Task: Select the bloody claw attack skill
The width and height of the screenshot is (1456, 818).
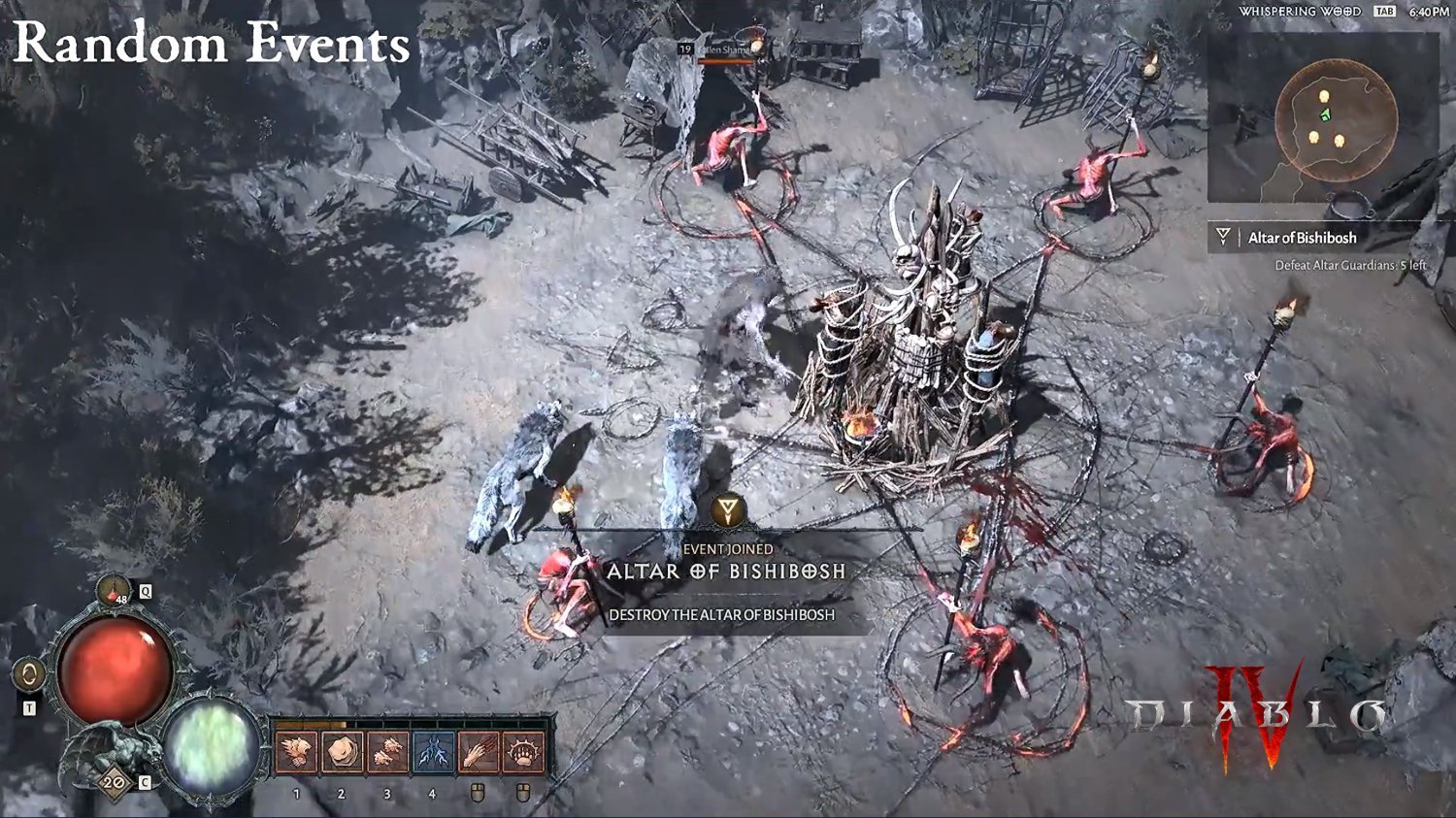Action: click(479, 752)
